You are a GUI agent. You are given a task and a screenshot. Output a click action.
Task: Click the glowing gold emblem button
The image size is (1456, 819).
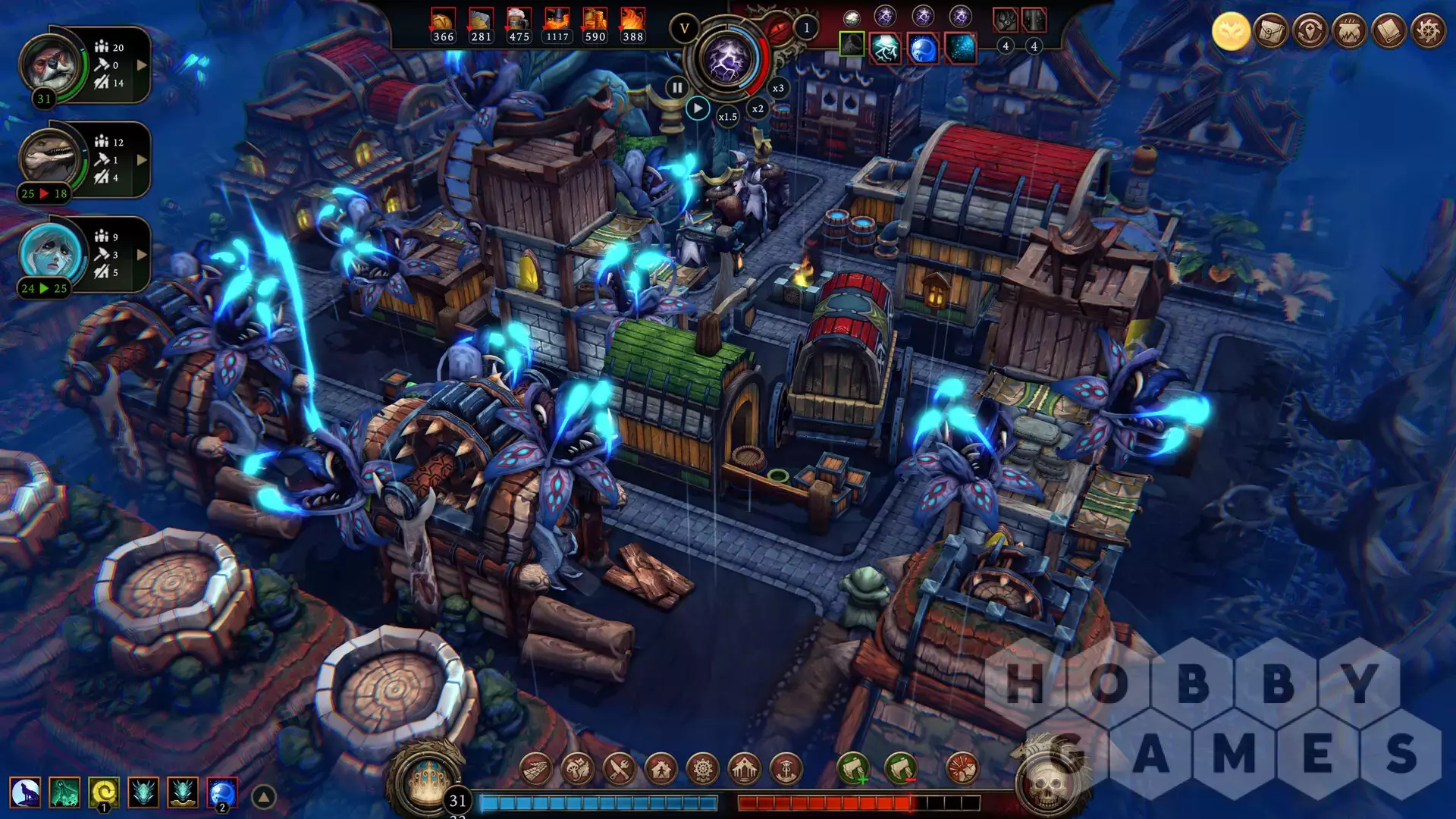1231,32
